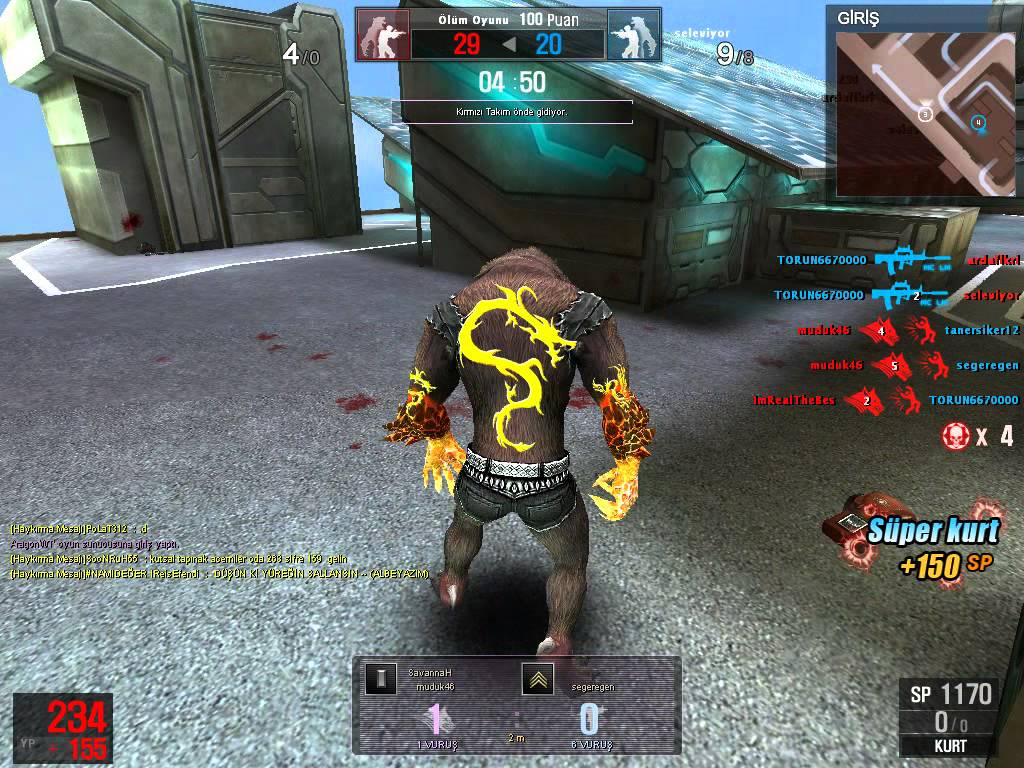Click the GİRİŞ minimap
The image size is (1024, 768).
pyautogui.click(x=923, y=112)
